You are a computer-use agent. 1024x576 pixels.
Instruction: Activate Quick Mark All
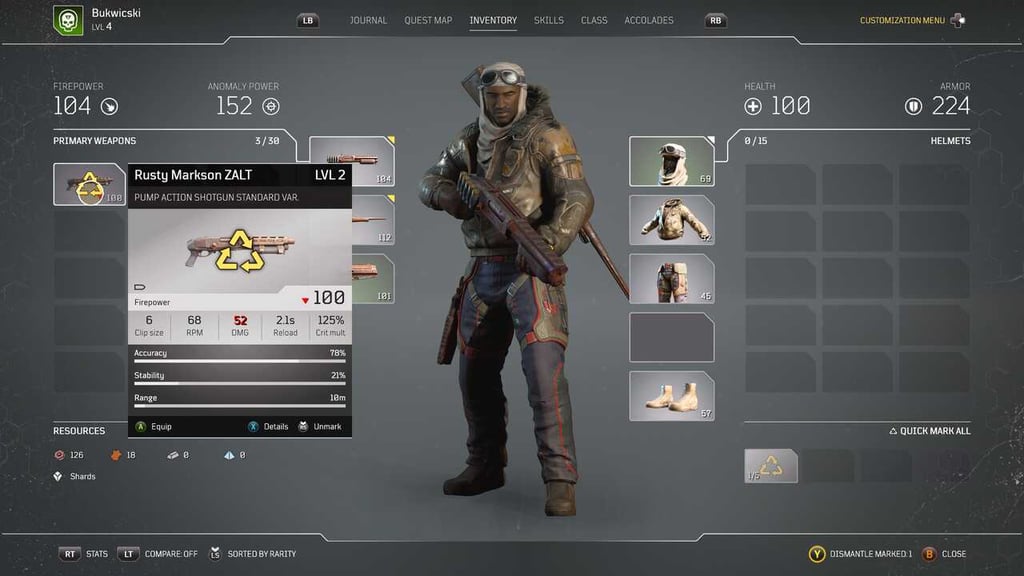(930, 431)
